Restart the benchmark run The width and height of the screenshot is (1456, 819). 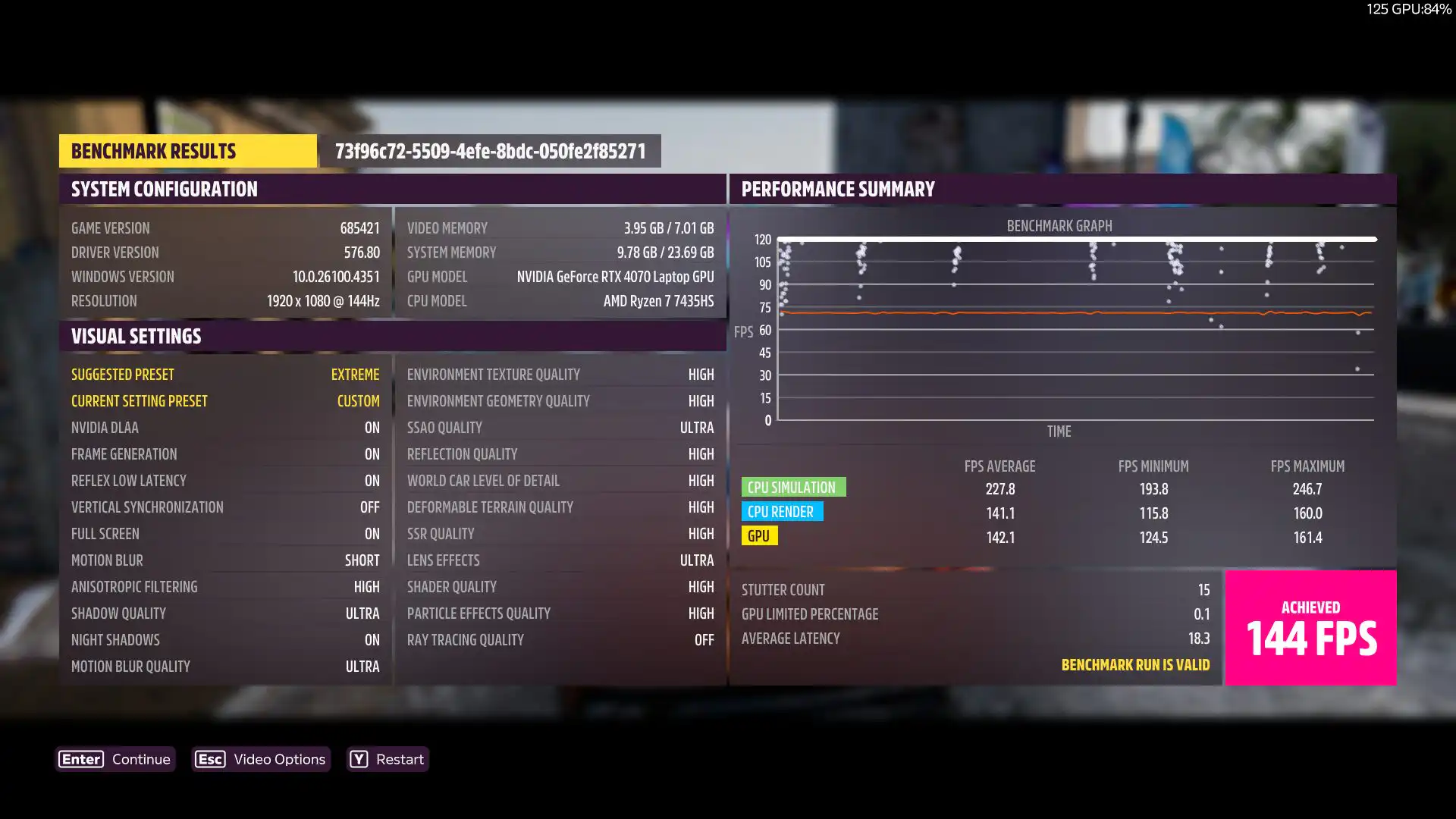click(388, 759)
